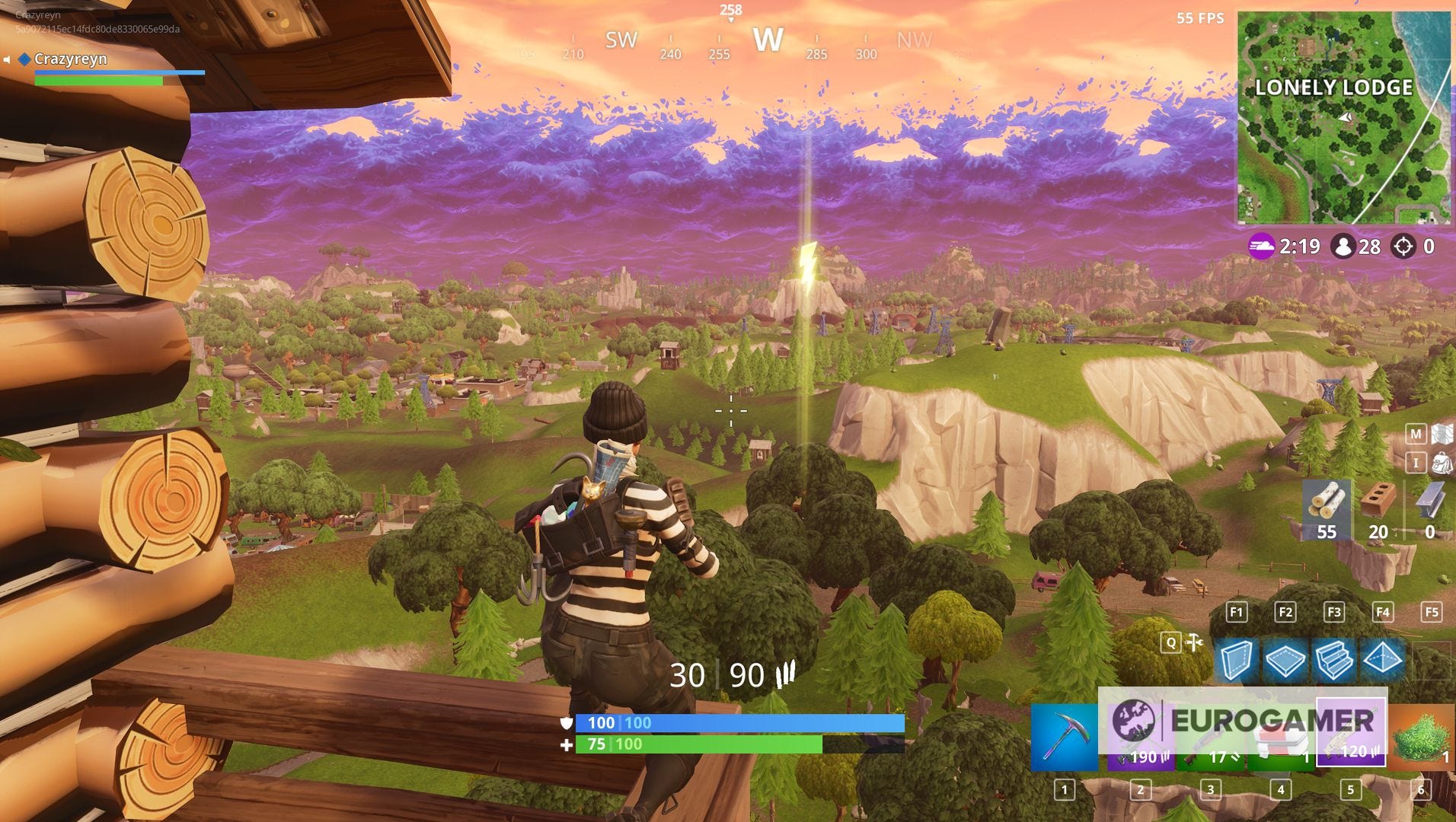Expand the player count indicator showing 28
This screenshot has width=1456, height=822.
1346,247
